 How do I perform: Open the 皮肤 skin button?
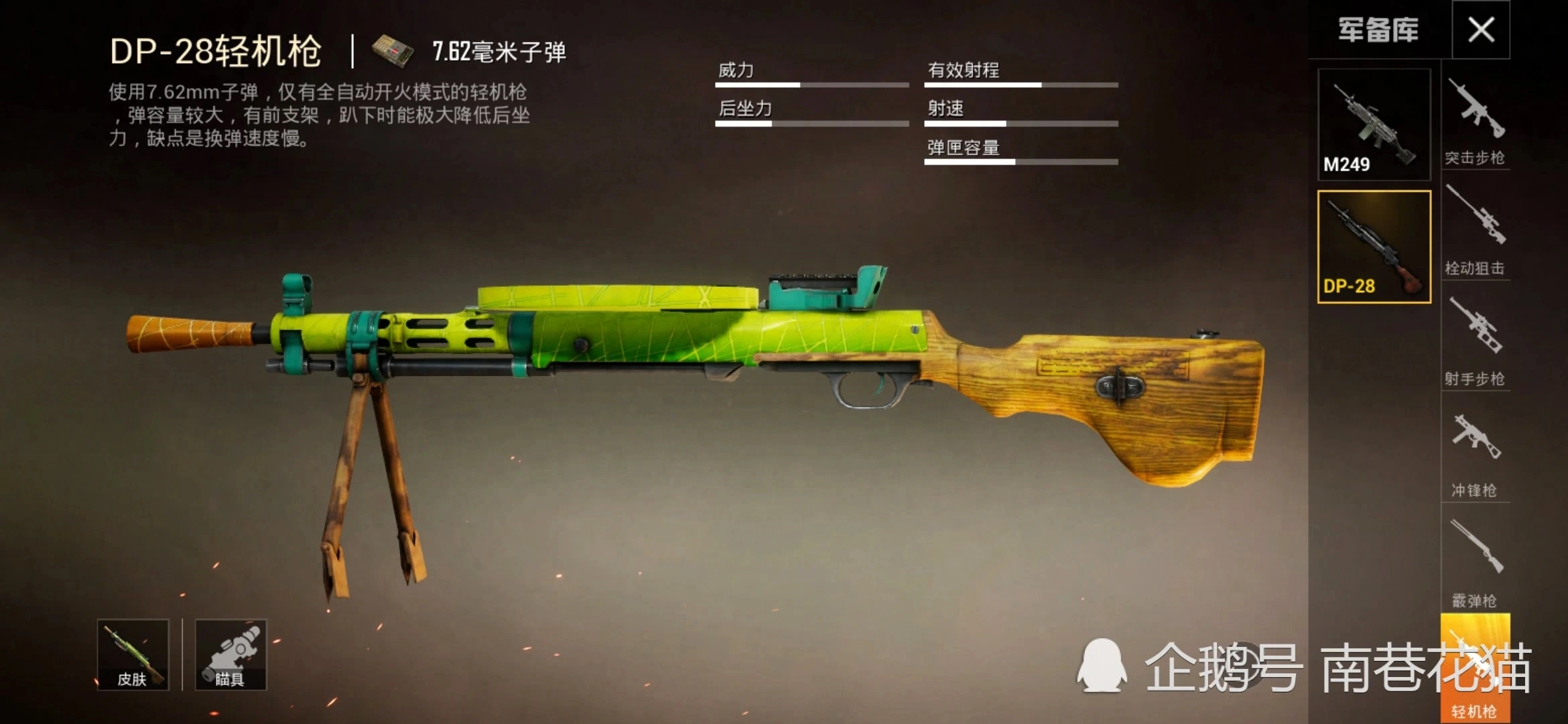coord(133,655)
